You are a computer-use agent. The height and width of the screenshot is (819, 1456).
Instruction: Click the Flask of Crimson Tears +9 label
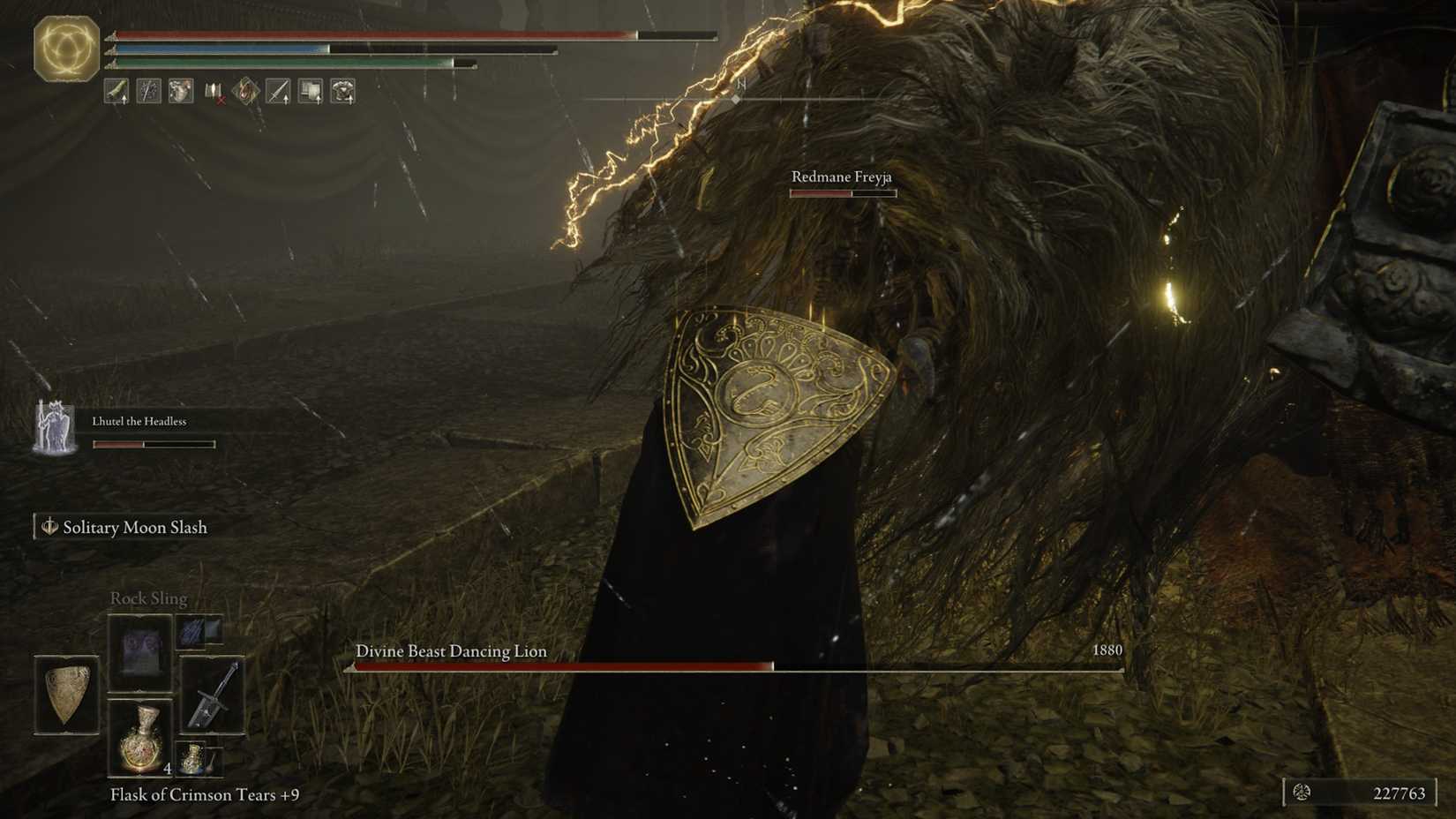[203, 794]
